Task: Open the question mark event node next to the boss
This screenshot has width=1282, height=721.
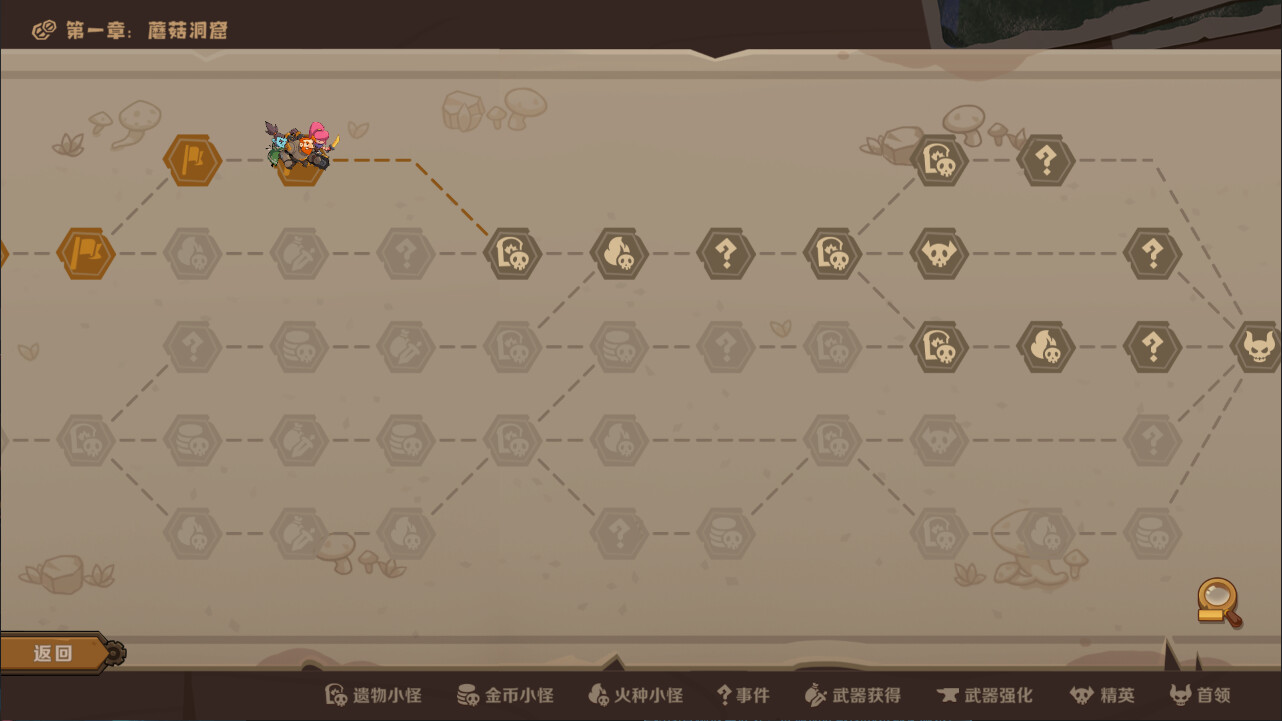Action: (1152, 348)
